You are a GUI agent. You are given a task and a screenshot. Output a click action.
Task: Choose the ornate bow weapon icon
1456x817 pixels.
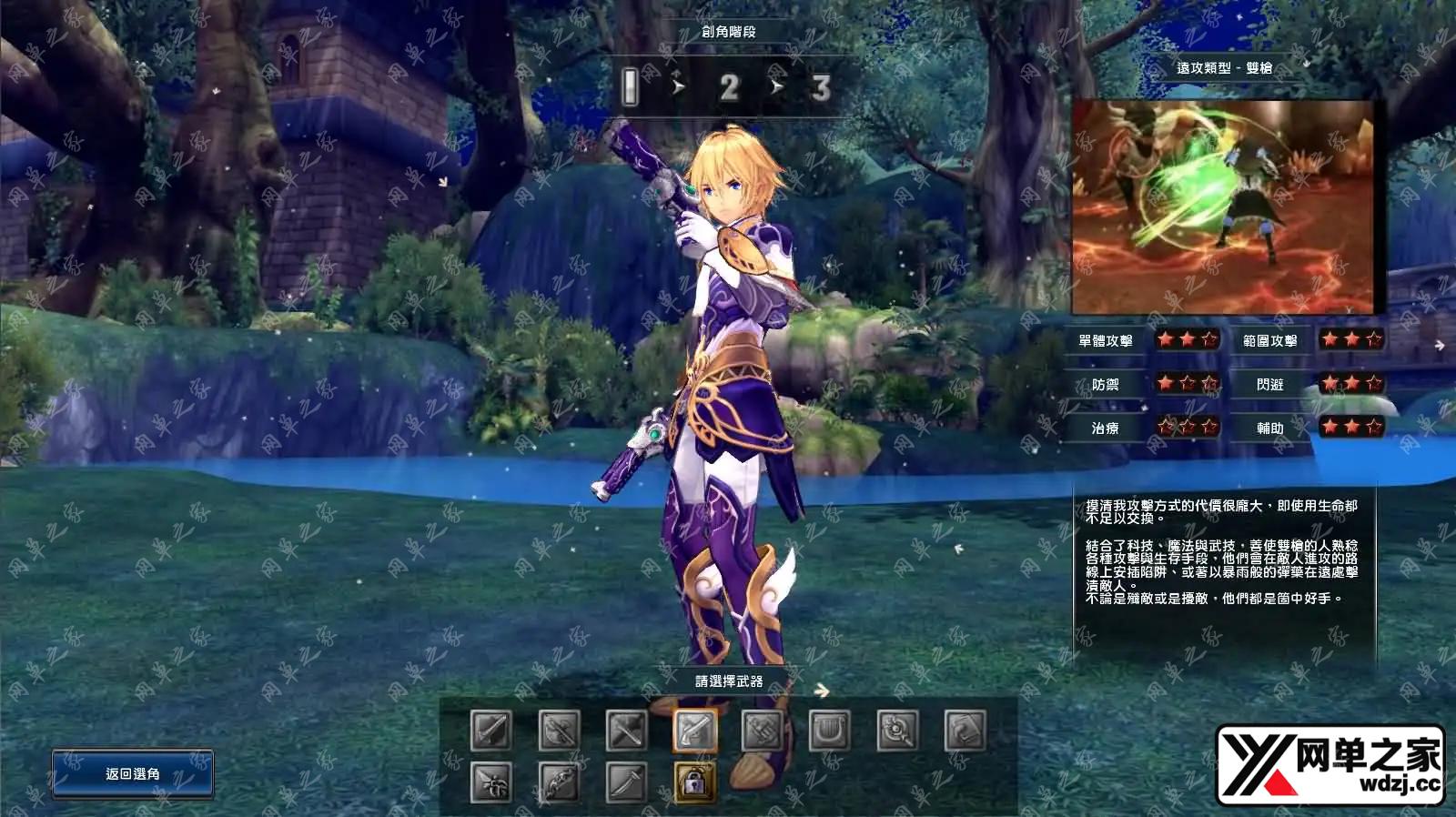pos(559,782)
